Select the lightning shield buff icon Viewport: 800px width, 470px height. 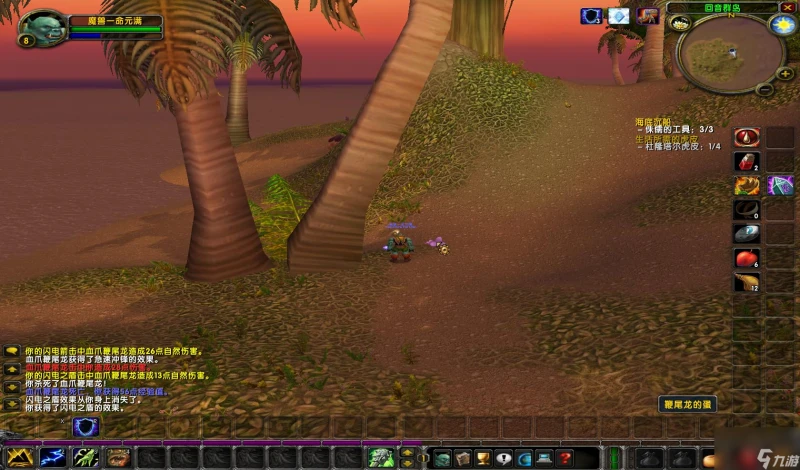[591, 16]
